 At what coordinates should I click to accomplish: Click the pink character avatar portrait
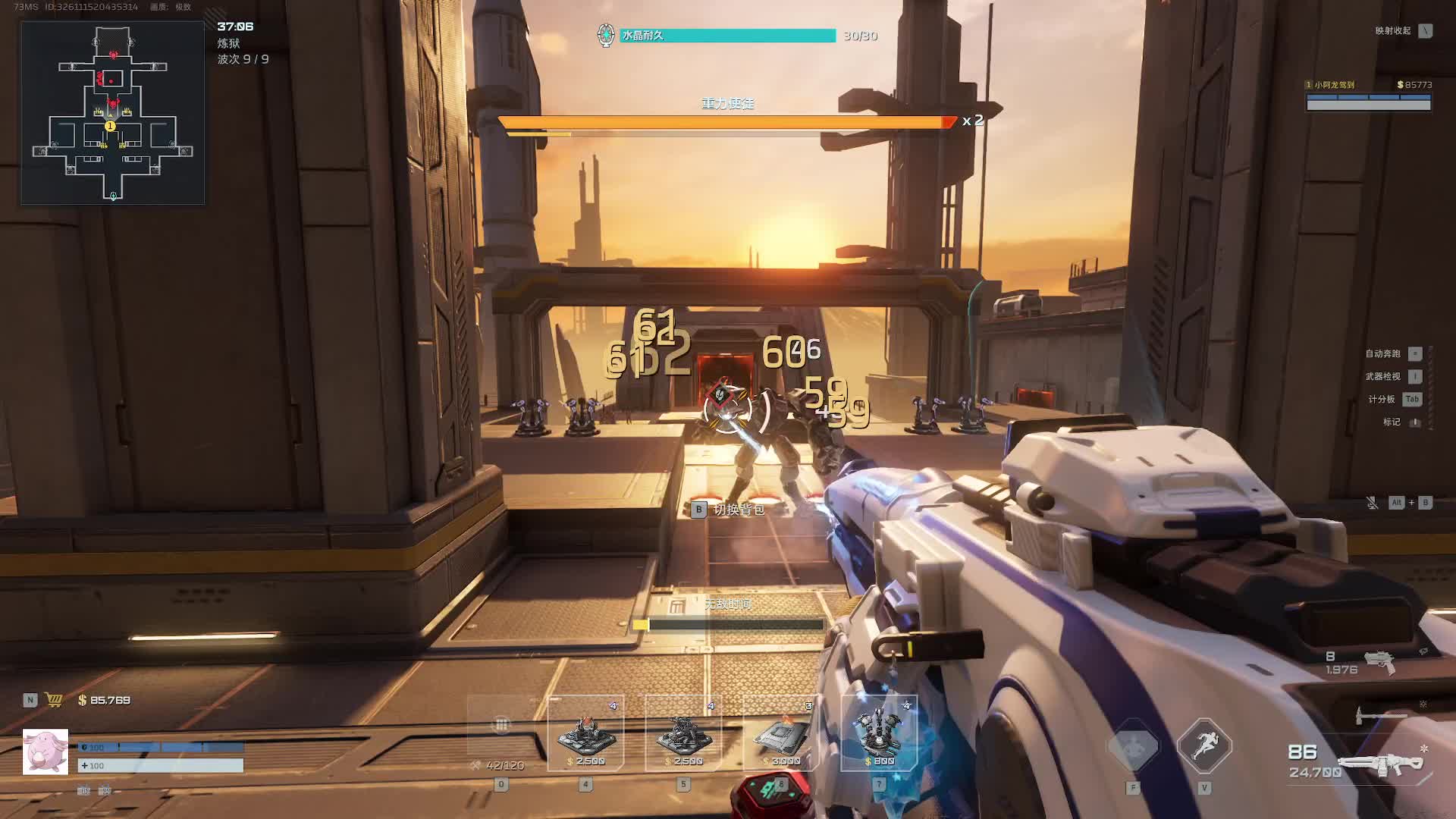(x=45, y=752)
